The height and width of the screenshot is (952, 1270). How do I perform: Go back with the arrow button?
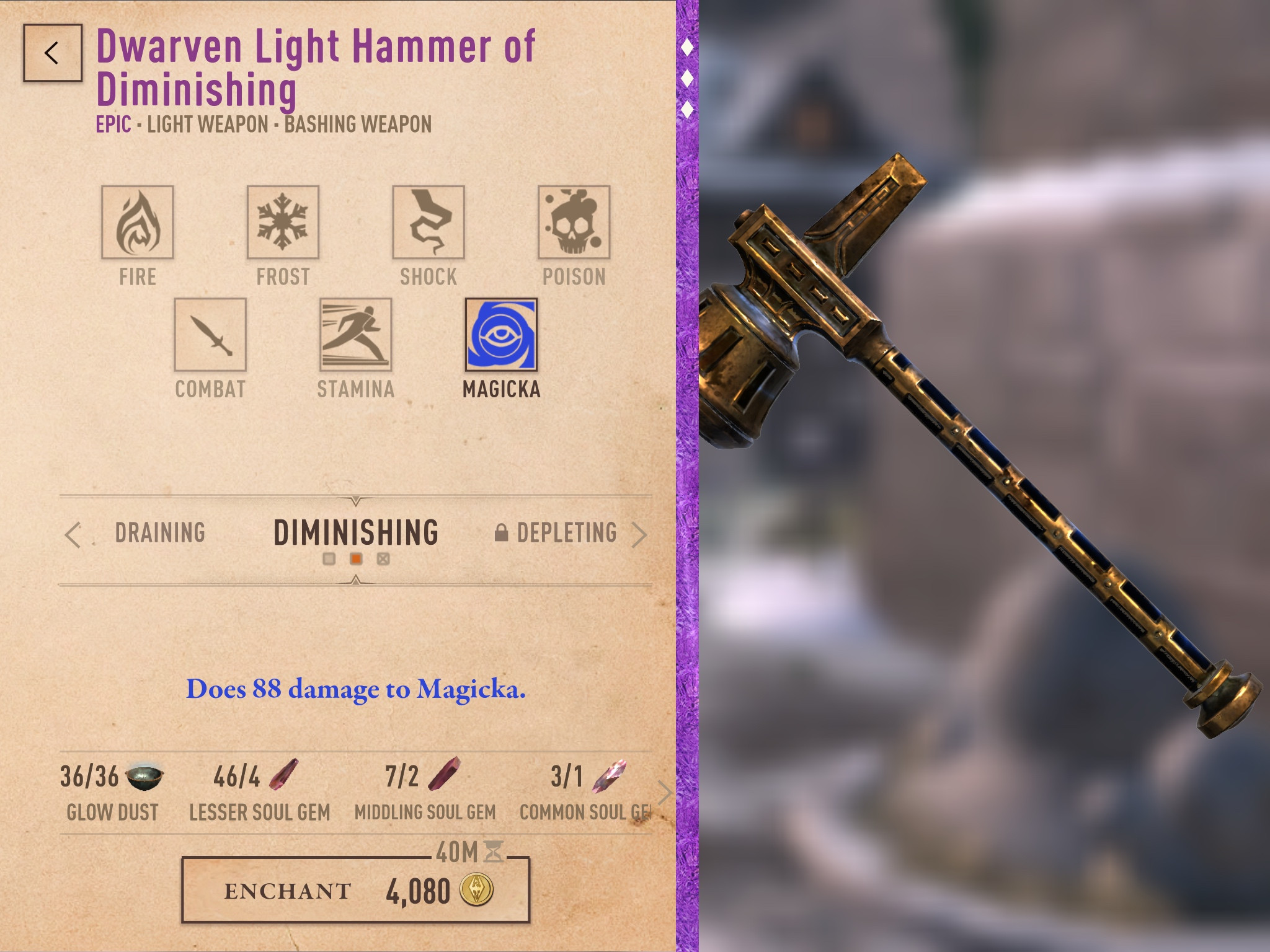pyautogui.click(x=53, y=54)
